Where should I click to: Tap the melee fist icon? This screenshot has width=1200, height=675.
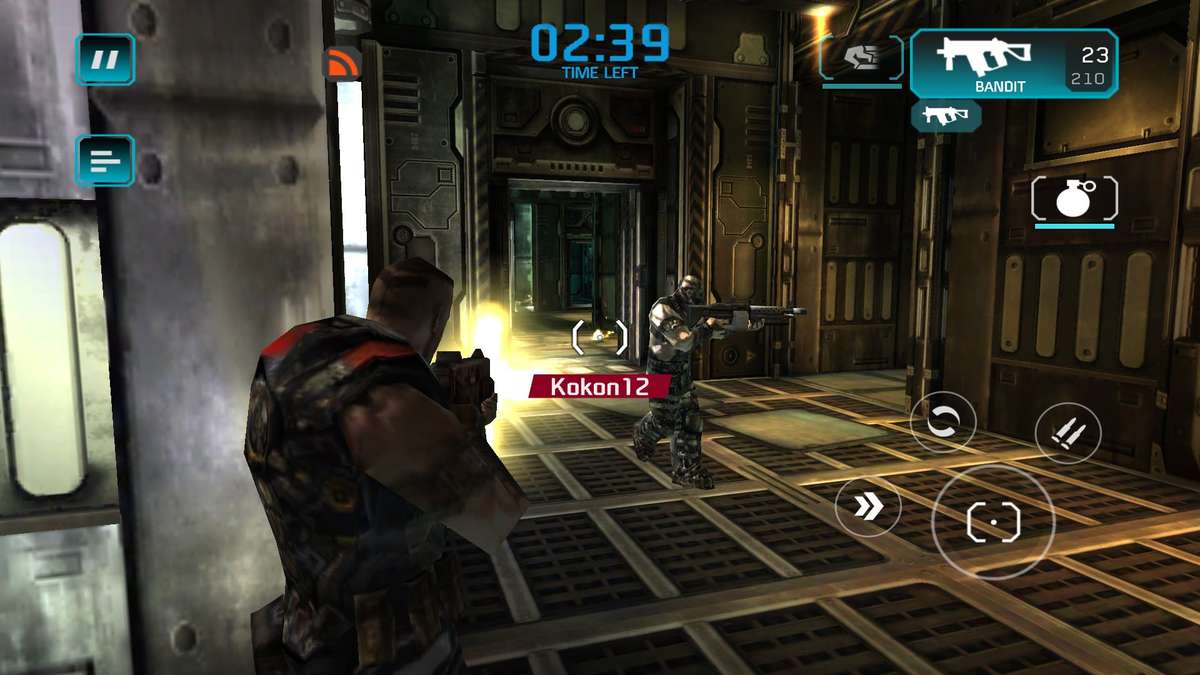pos(861,58)
